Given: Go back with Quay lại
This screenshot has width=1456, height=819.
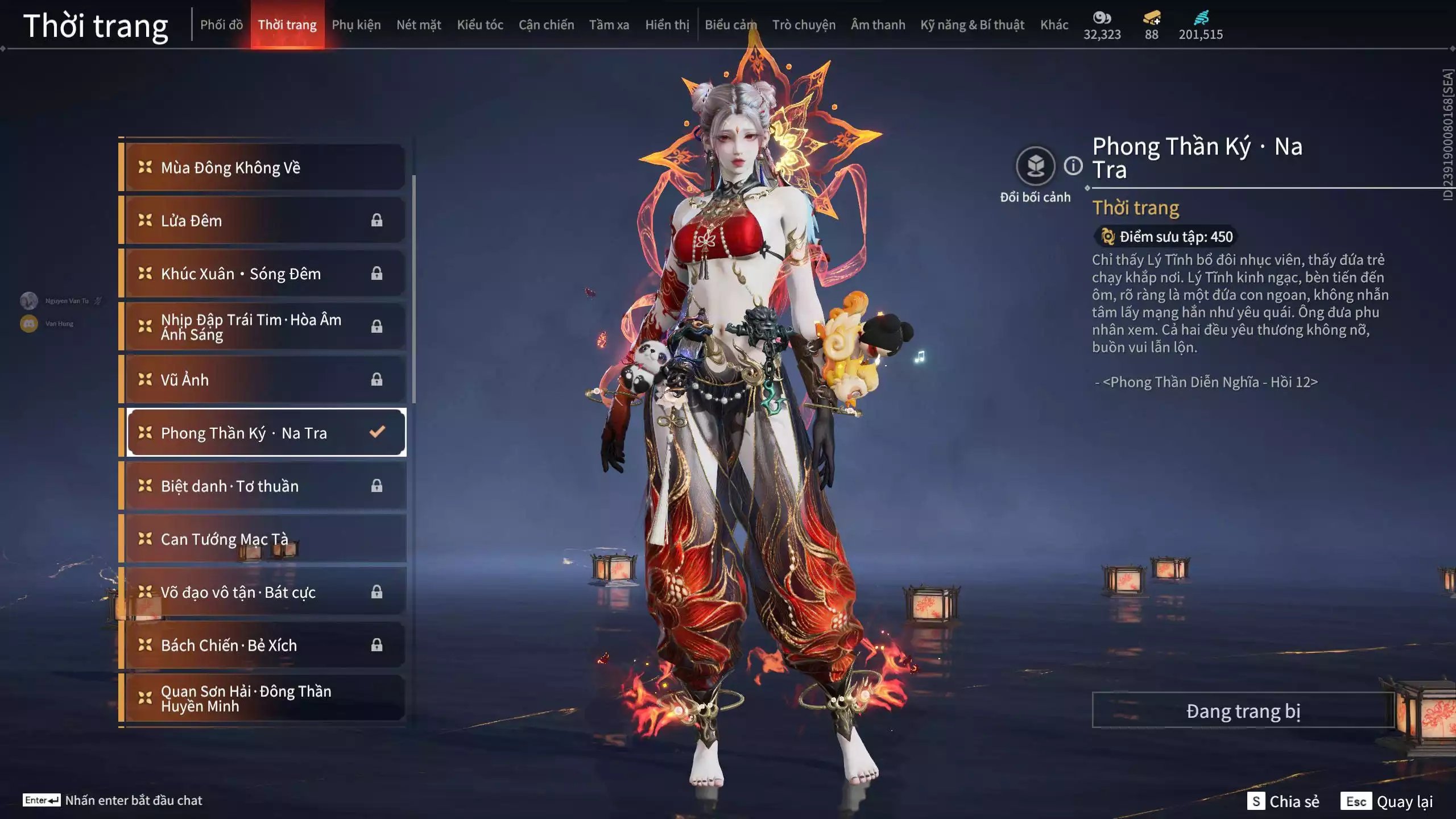Looking at the screenshot, I should tap(1389, 801).
